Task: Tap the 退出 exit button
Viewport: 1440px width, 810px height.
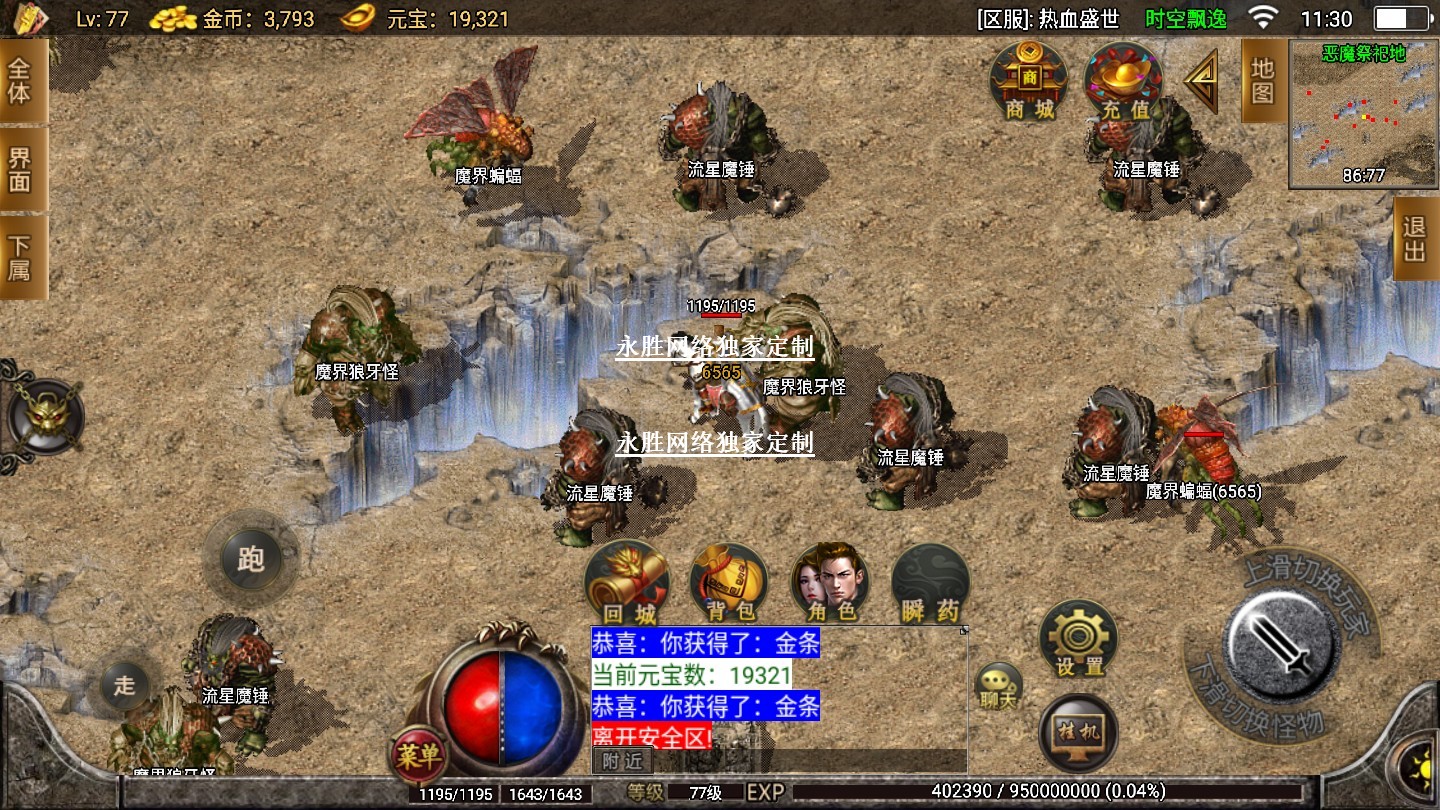Action: (1415, 240)
